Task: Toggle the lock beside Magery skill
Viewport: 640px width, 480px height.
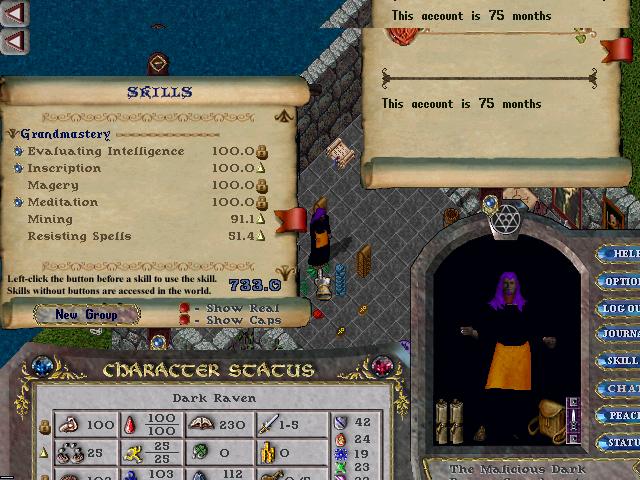Action: (x=261, y=186)
